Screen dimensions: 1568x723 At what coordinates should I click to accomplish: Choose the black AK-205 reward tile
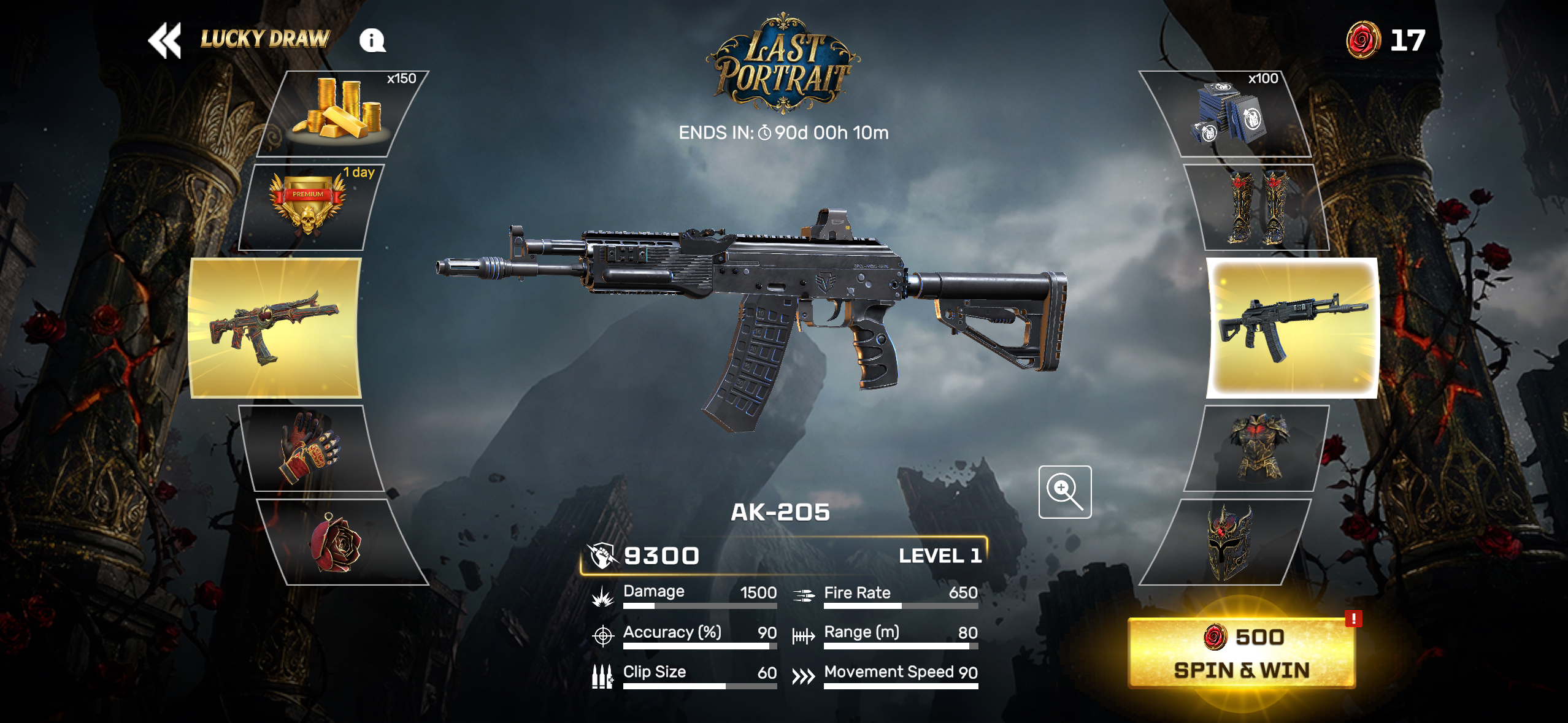(1292, 328)
